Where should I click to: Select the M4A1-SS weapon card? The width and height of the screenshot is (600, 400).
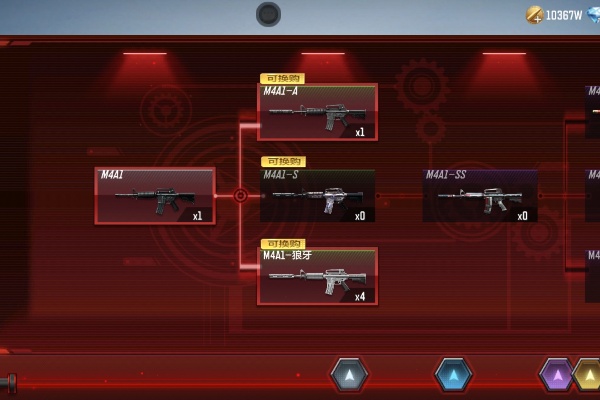click(x=480, y=195)
